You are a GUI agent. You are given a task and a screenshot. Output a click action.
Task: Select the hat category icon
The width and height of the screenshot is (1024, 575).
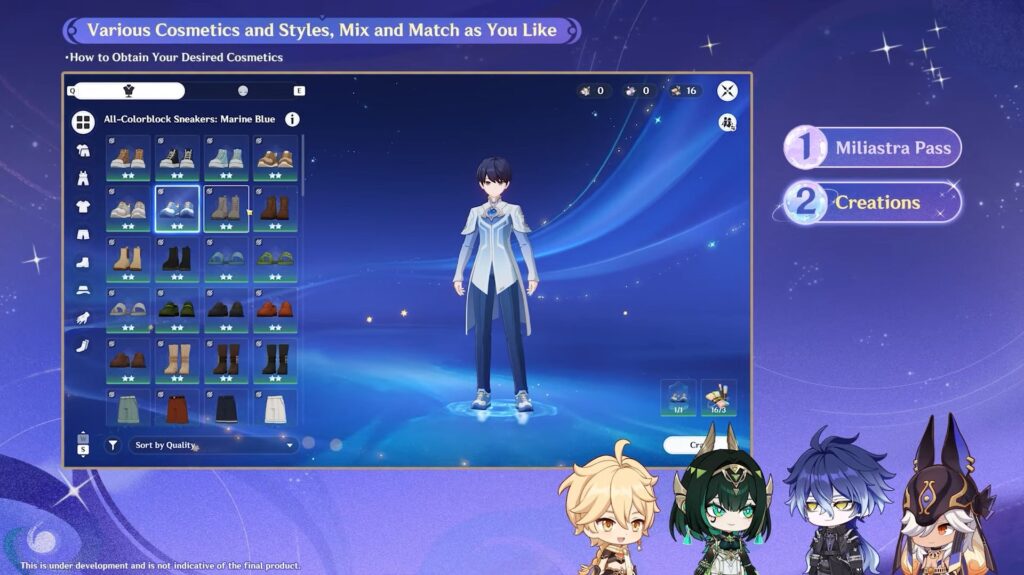pyautogui.click(x=83, y=290)
